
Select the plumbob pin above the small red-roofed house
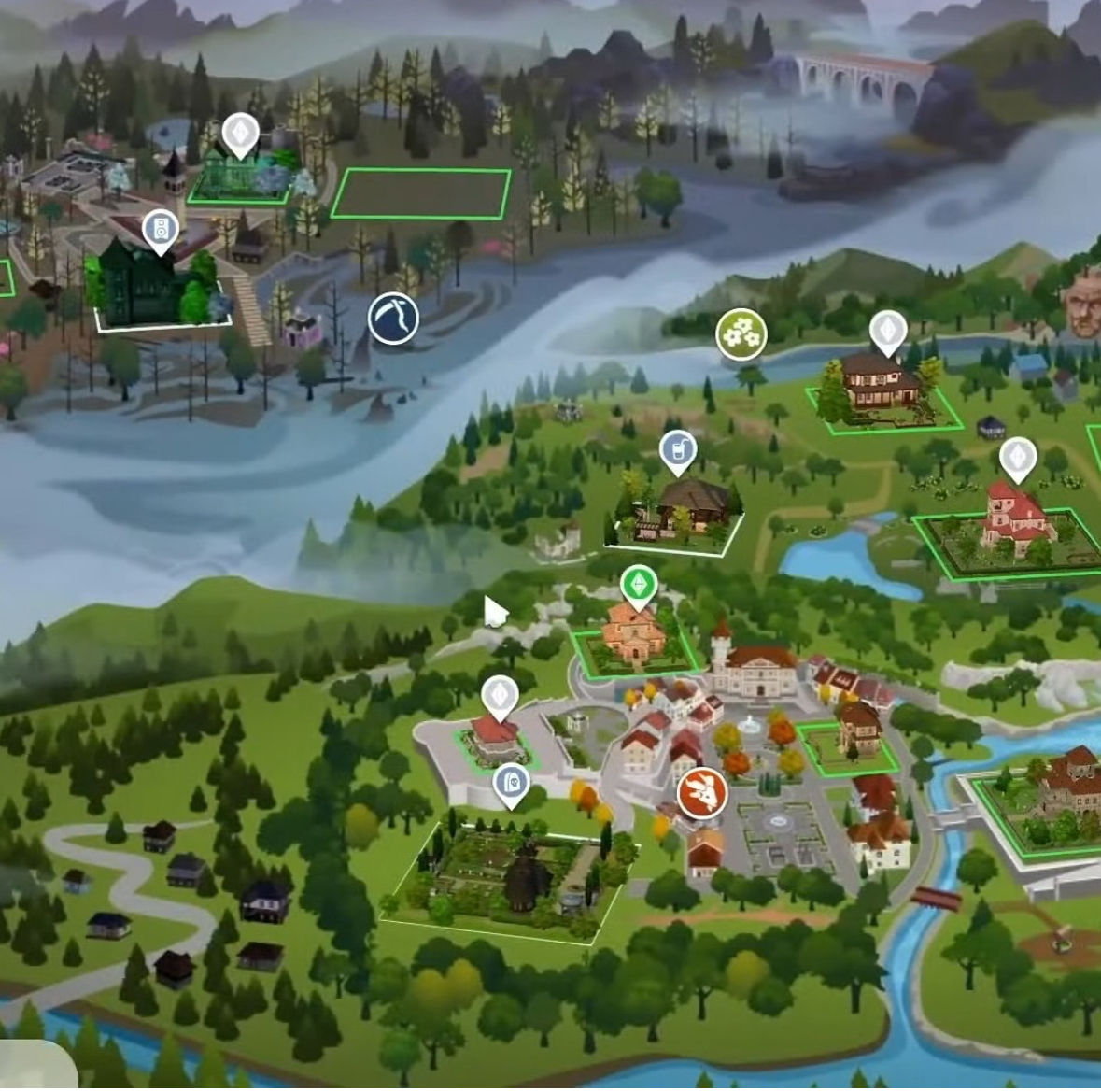(x=500, y=696)
